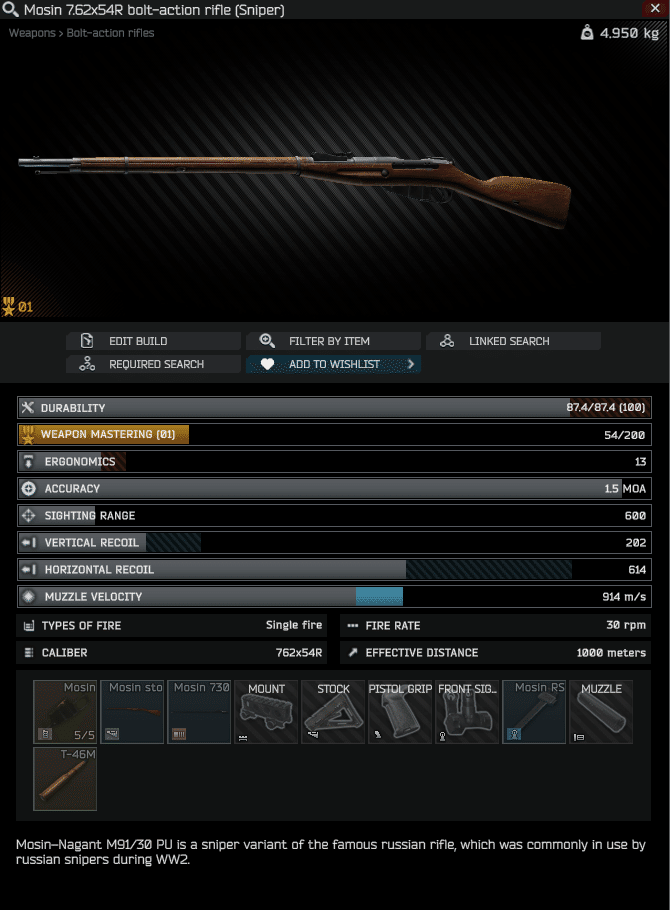Close the Mosin rifle inspection window
Viewport: 670px width, 910px height.
(658, 9)
